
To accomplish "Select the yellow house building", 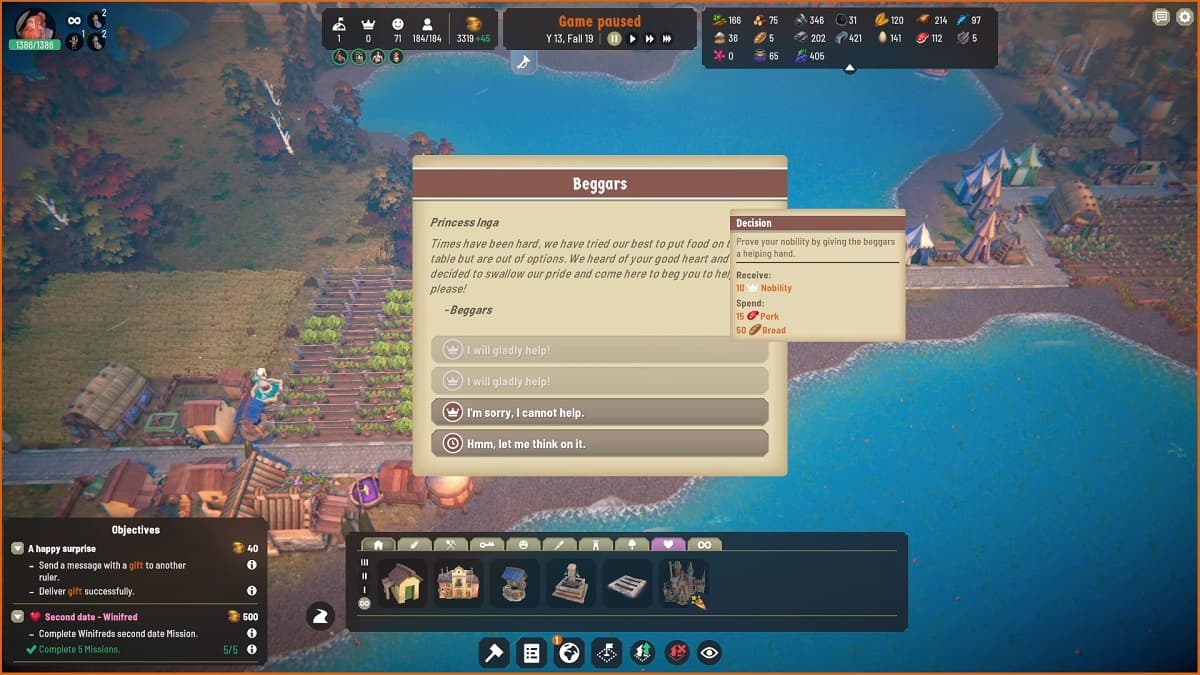I will pyautogui.click(x=403, y=582).
